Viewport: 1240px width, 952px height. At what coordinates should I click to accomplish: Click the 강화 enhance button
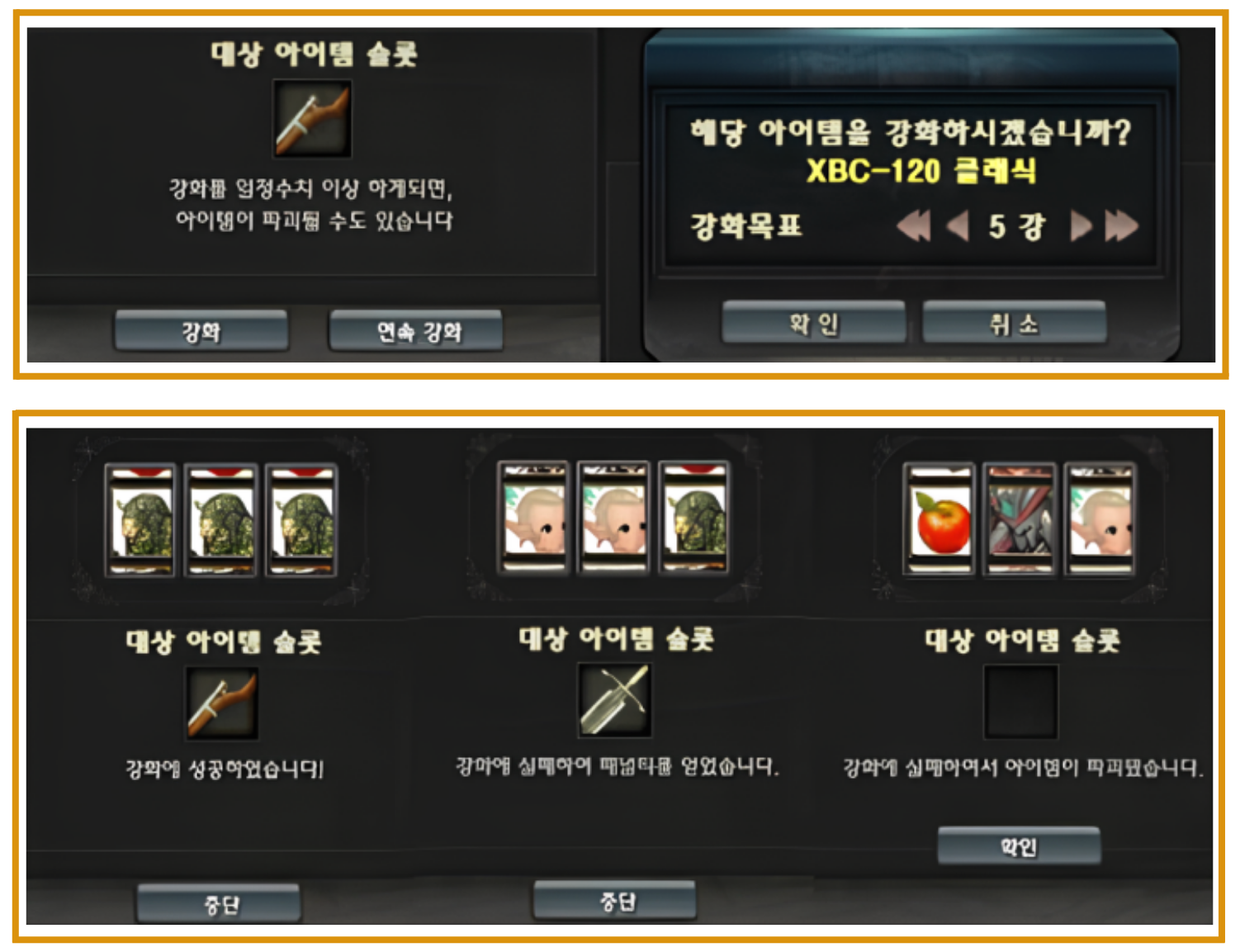(201, 331)
